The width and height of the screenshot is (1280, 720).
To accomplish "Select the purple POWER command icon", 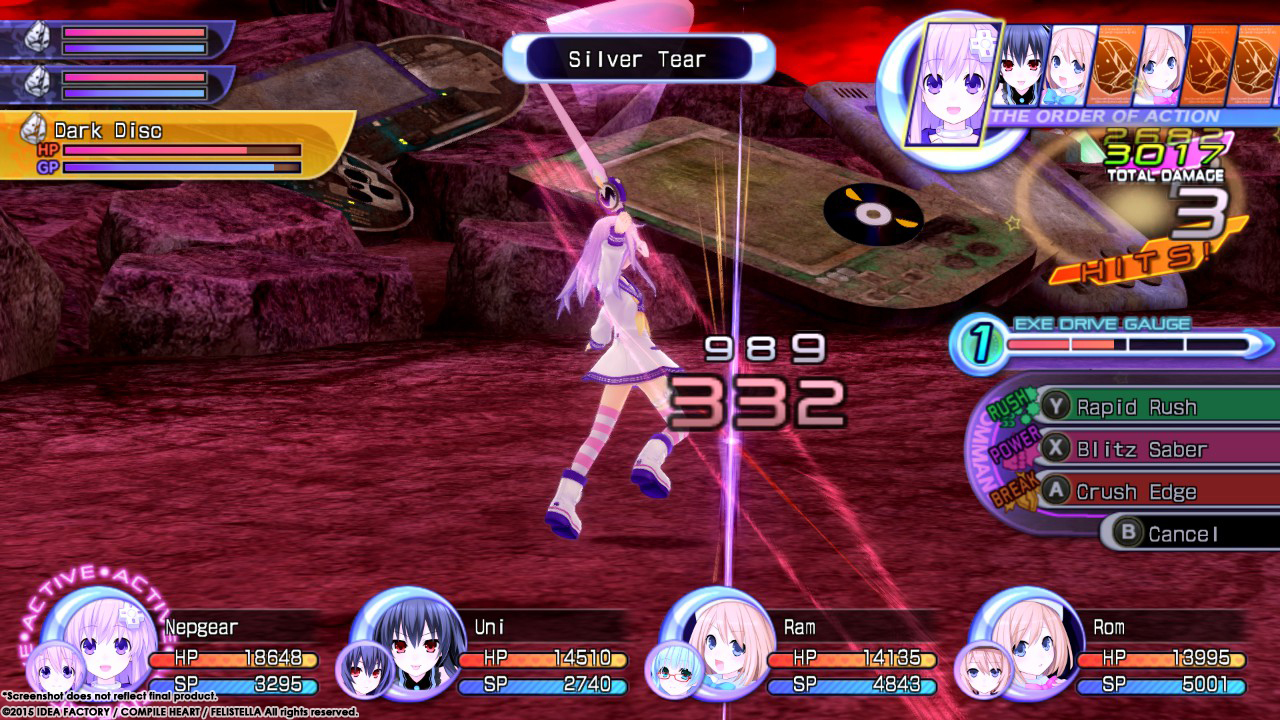I will tap(1012, 448).
